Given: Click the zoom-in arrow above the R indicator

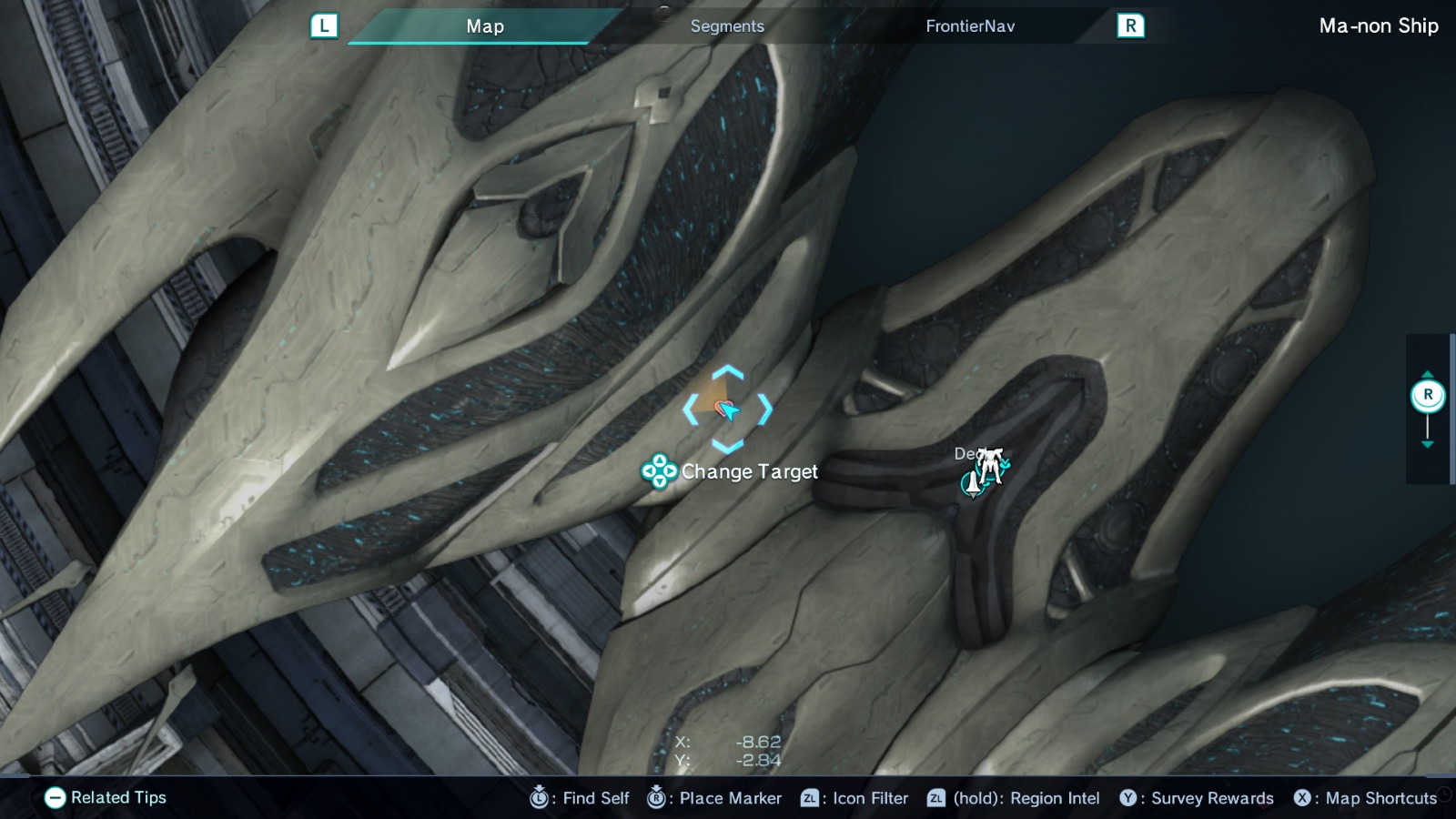Looking at the screenshot, I should point(1428,373).
